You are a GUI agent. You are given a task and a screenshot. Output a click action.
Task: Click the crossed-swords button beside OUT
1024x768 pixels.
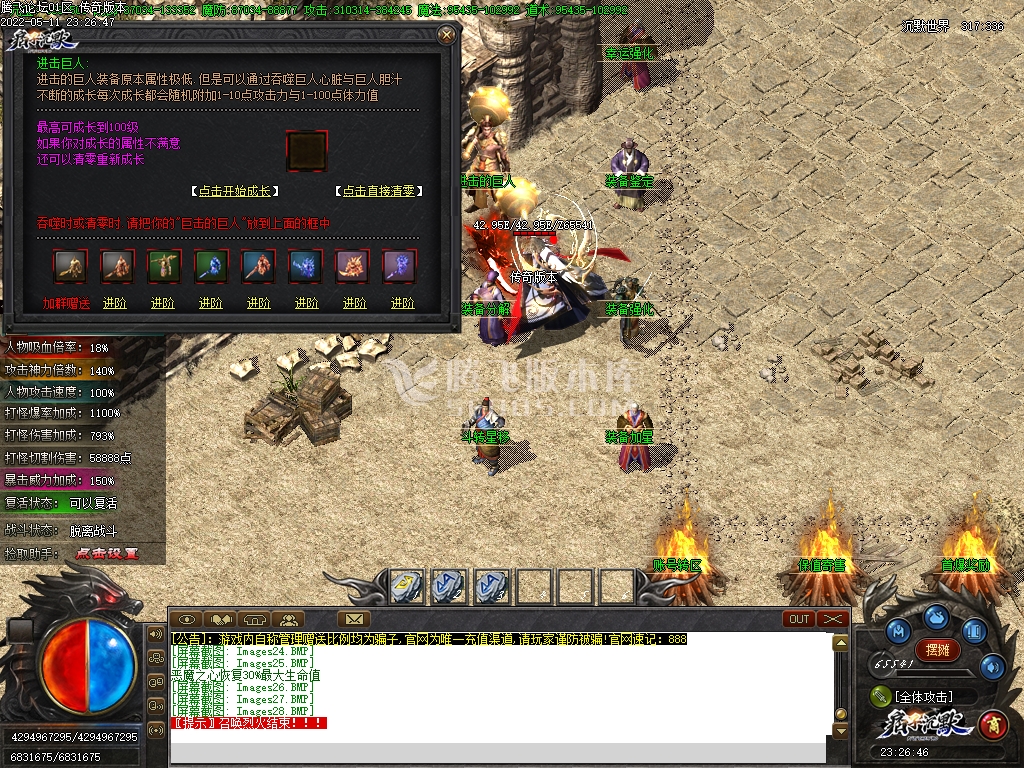[833, 619]
